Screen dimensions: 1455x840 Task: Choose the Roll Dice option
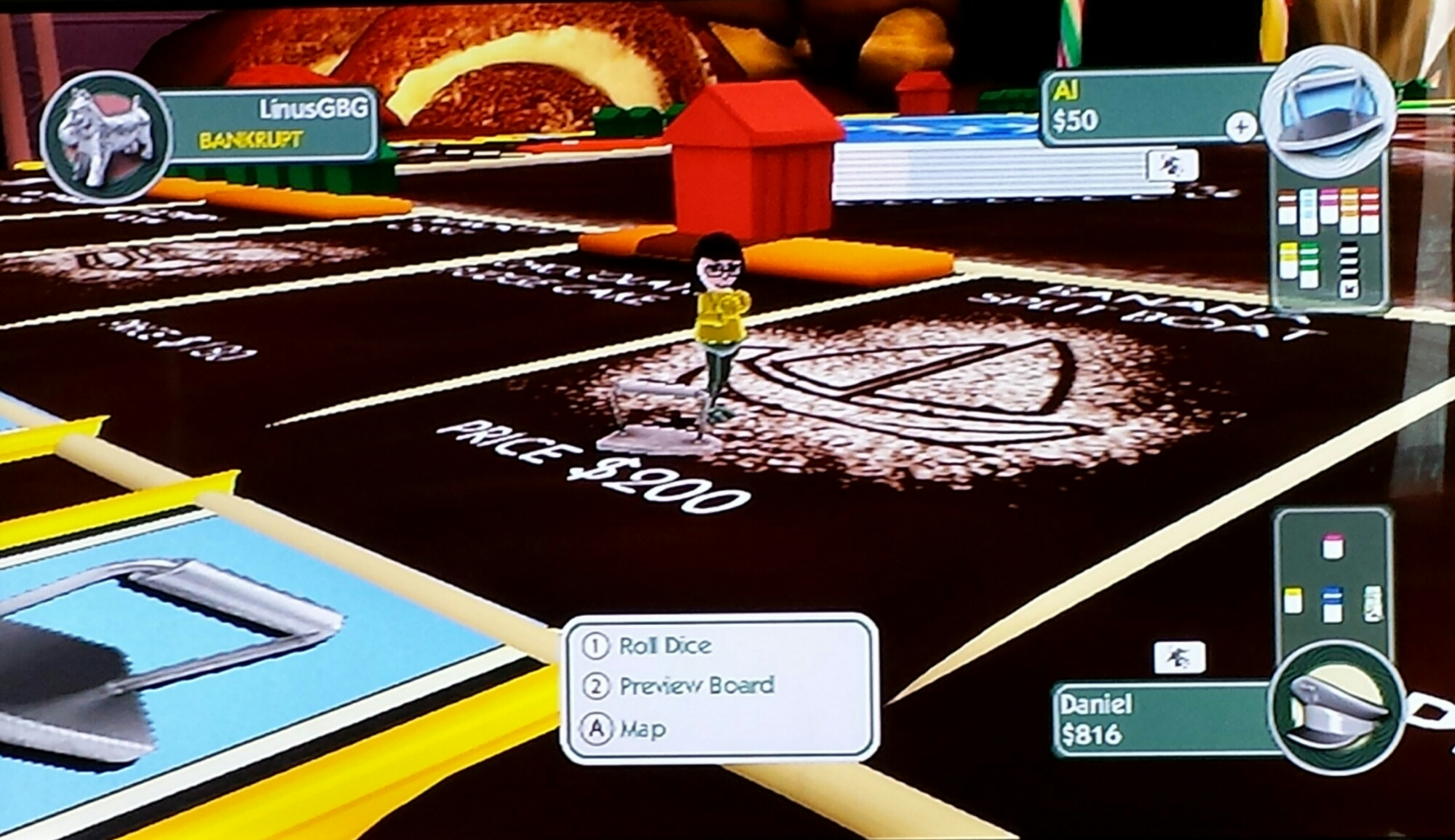coord(664,646)
